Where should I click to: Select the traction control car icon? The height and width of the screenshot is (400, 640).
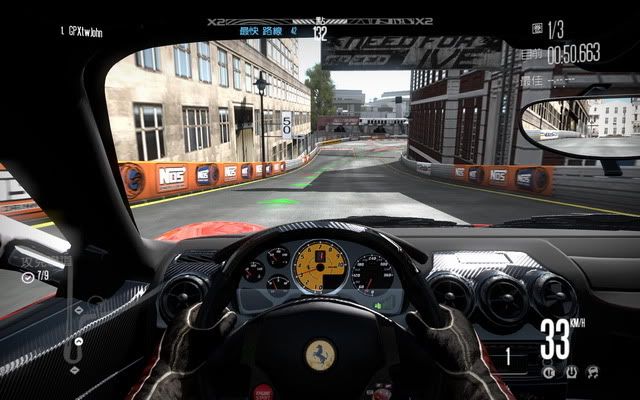(593, 371)
